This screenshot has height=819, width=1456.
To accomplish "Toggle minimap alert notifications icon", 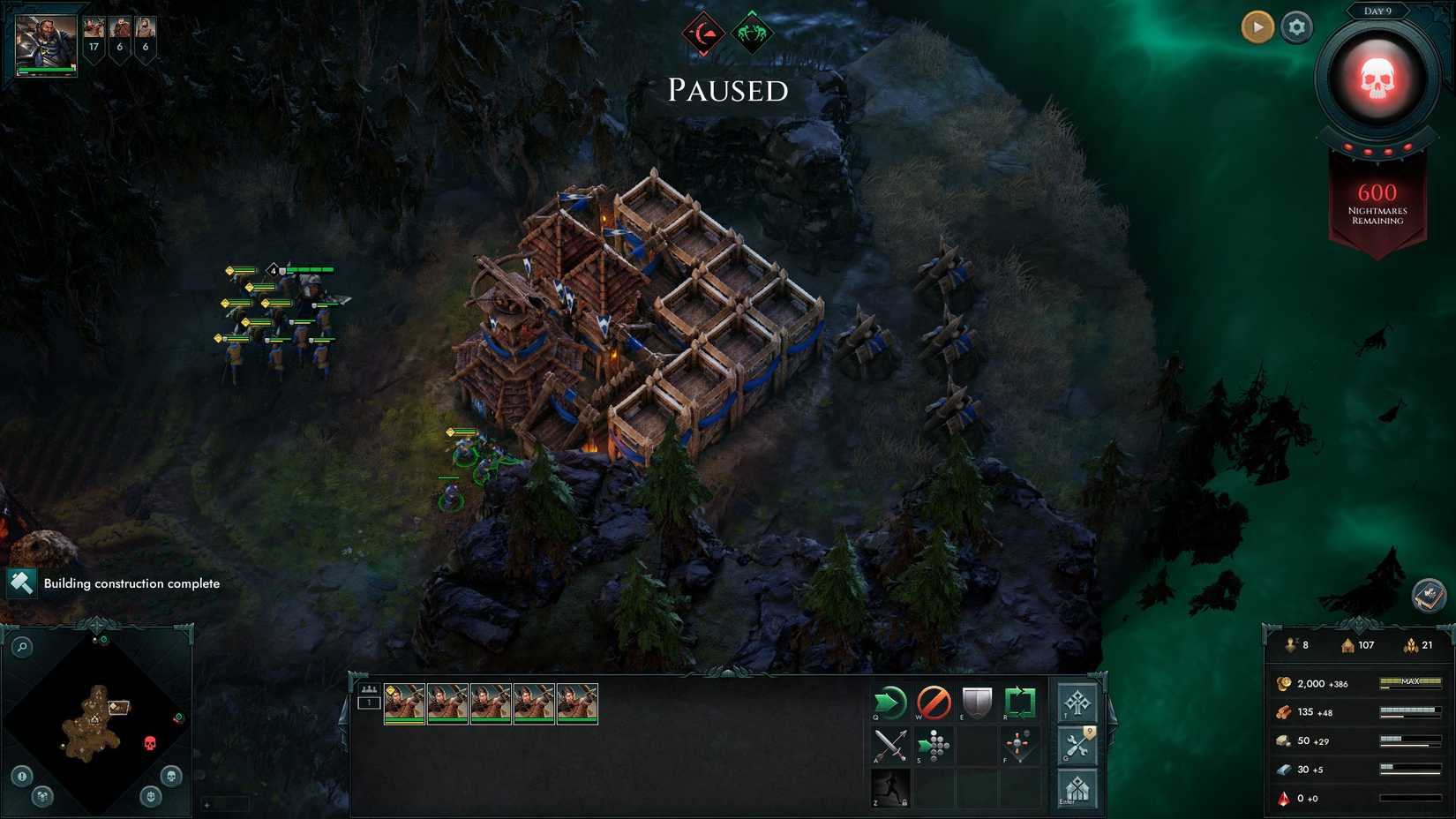I will click(x=21, y=776).
